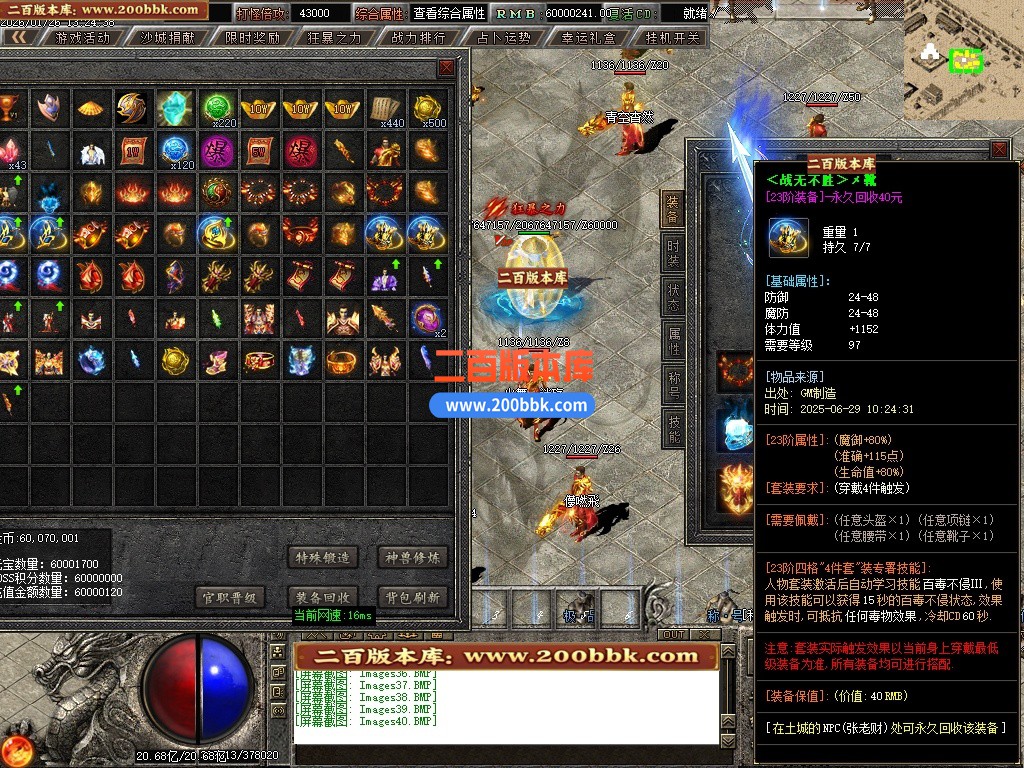This screenshot has height=768, width=1024.
Task: Select the green orb stack of 220
Action: point(217,108)
